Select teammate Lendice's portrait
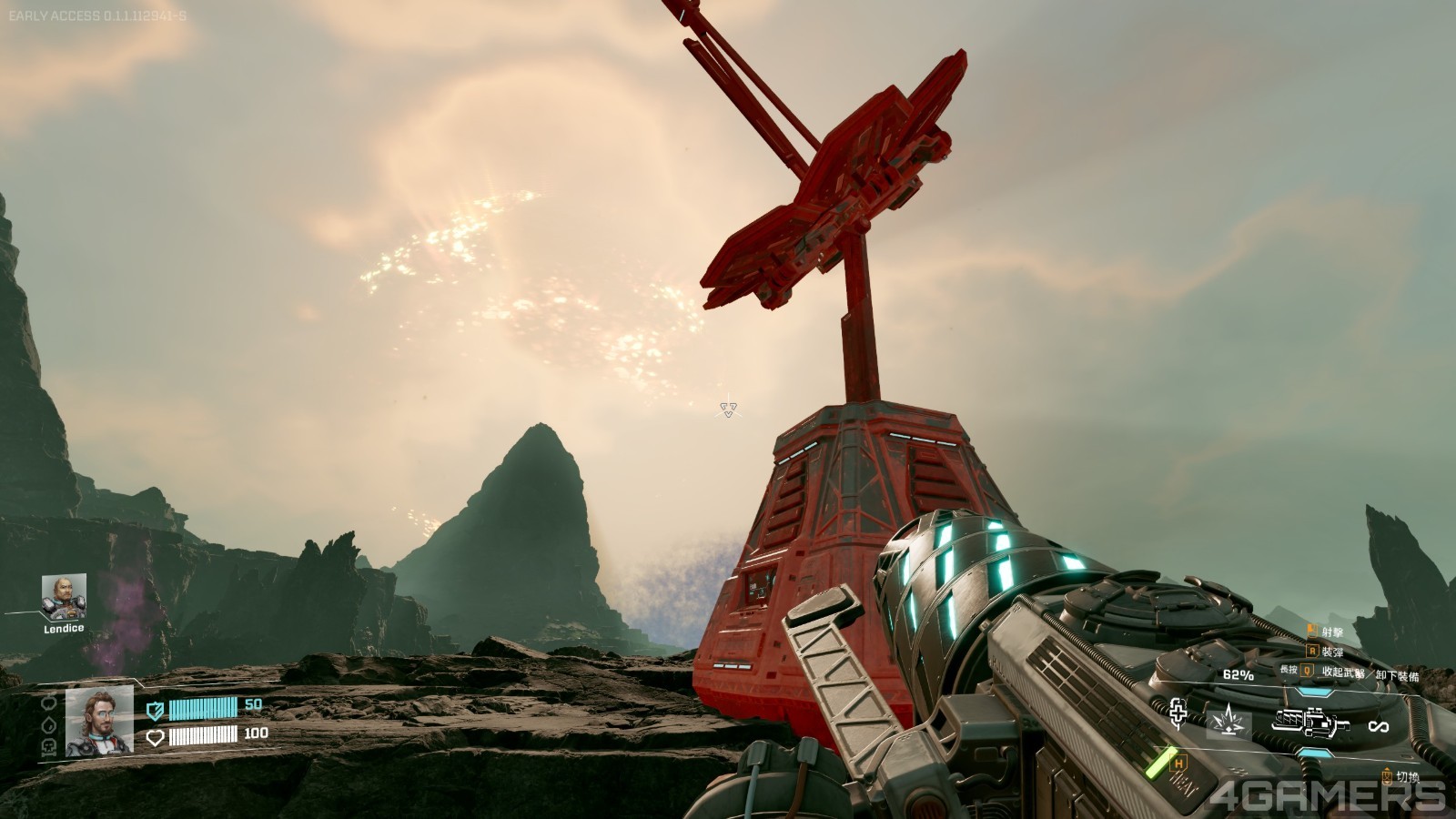The height and width of the screenshot is (819, 1456). coord(64,596)
